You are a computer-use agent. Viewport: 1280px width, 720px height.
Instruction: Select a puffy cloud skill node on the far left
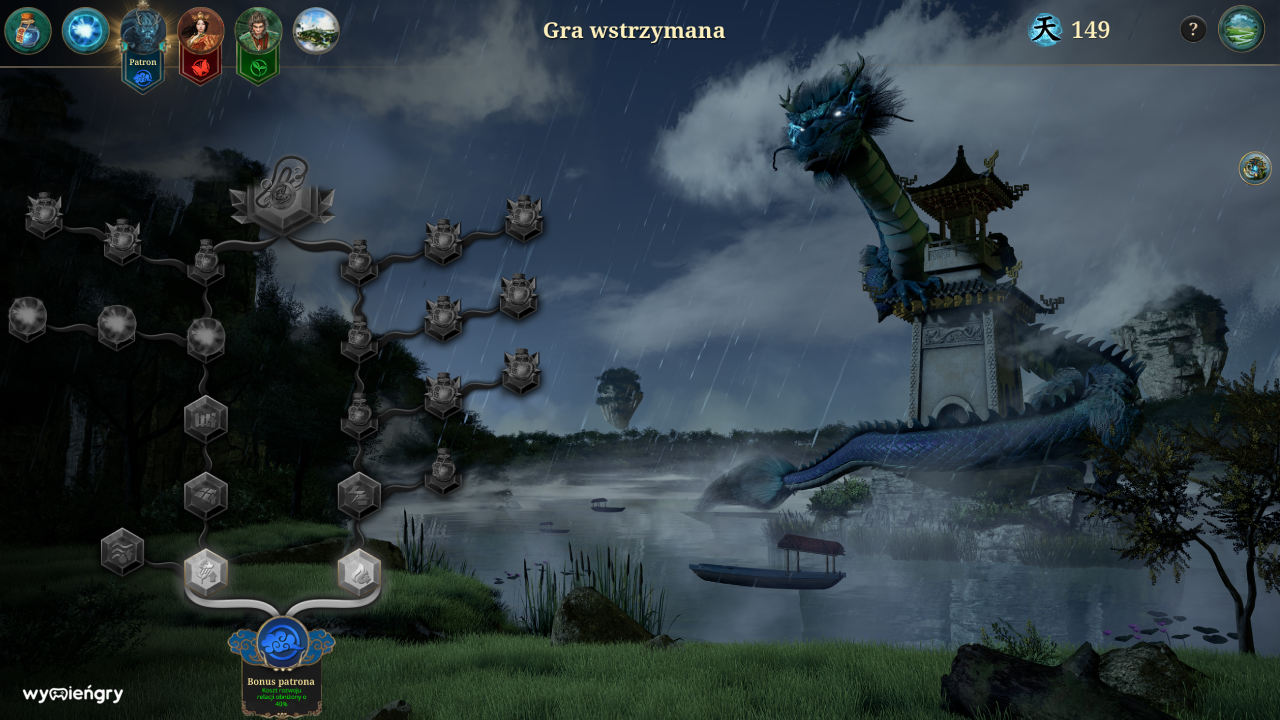click(x=26, y=318)
